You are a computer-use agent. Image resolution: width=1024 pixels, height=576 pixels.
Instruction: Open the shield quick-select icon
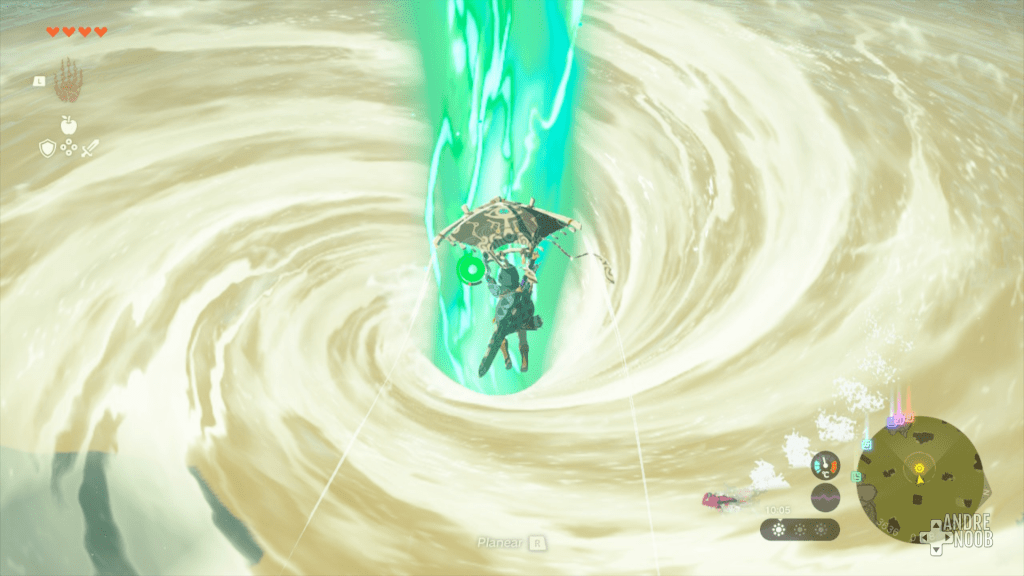point(46,148)
